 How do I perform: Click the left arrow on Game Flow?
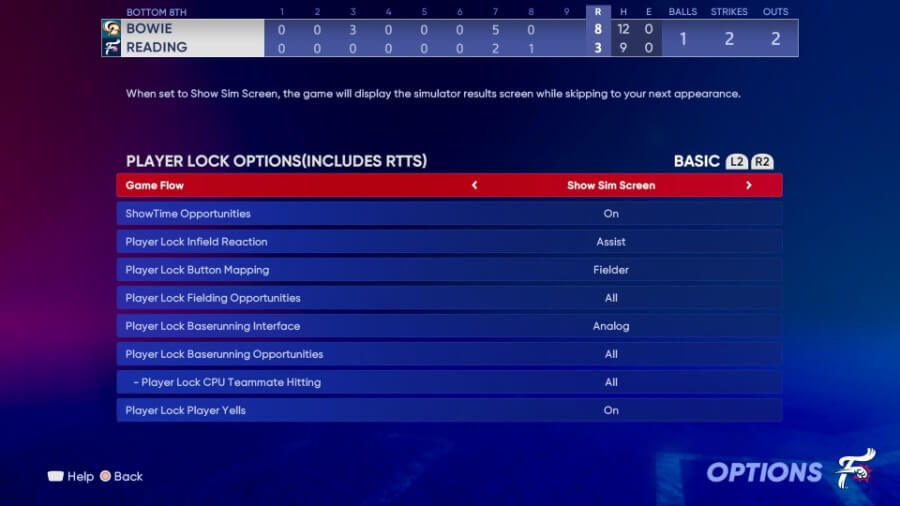click(x=474, y=185)
